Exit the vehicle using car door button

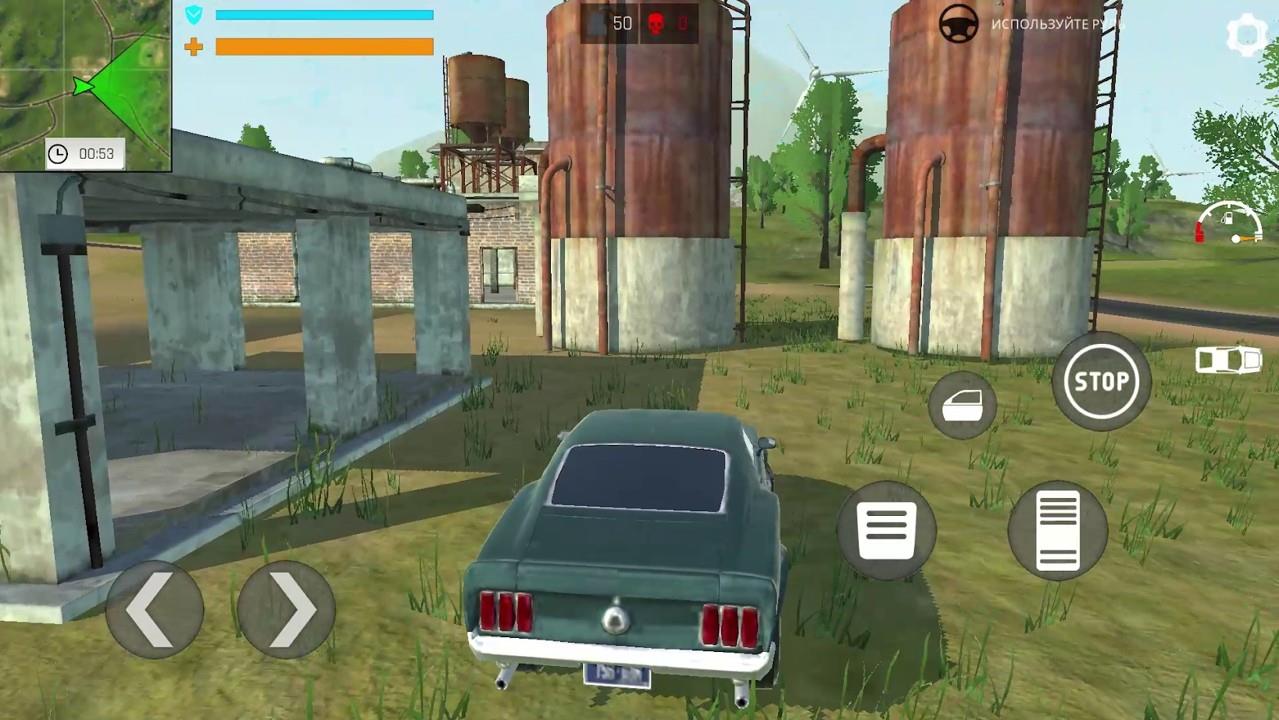(962, 405)
